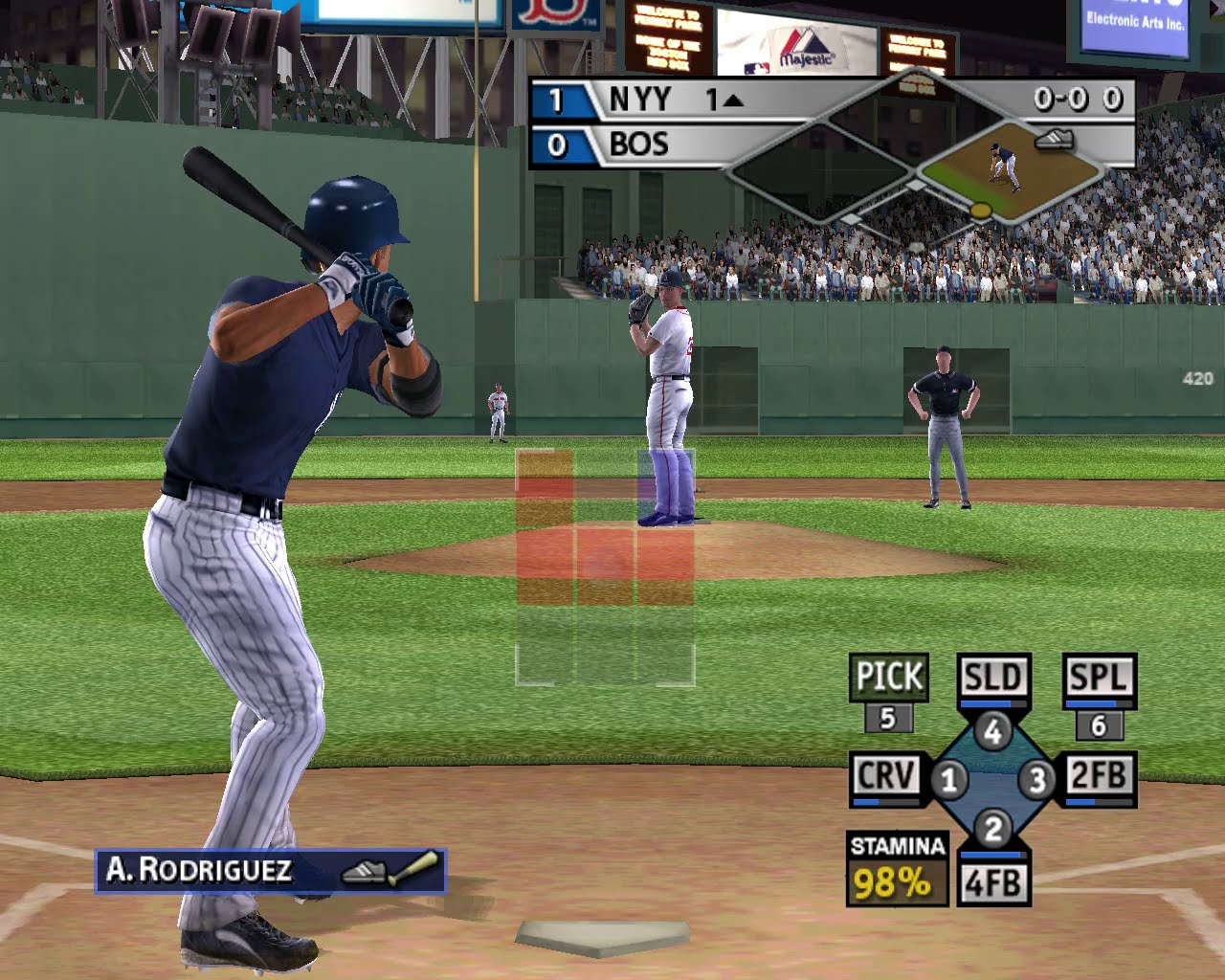Click the bat icon beside A. Rodriguez
This screenshot has width=1225, height=980.
[x=418, y=867]
